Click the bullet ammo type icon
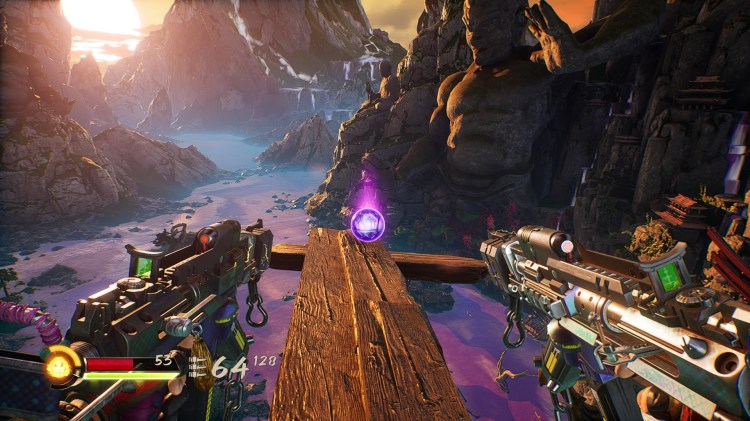 point(197,367)
